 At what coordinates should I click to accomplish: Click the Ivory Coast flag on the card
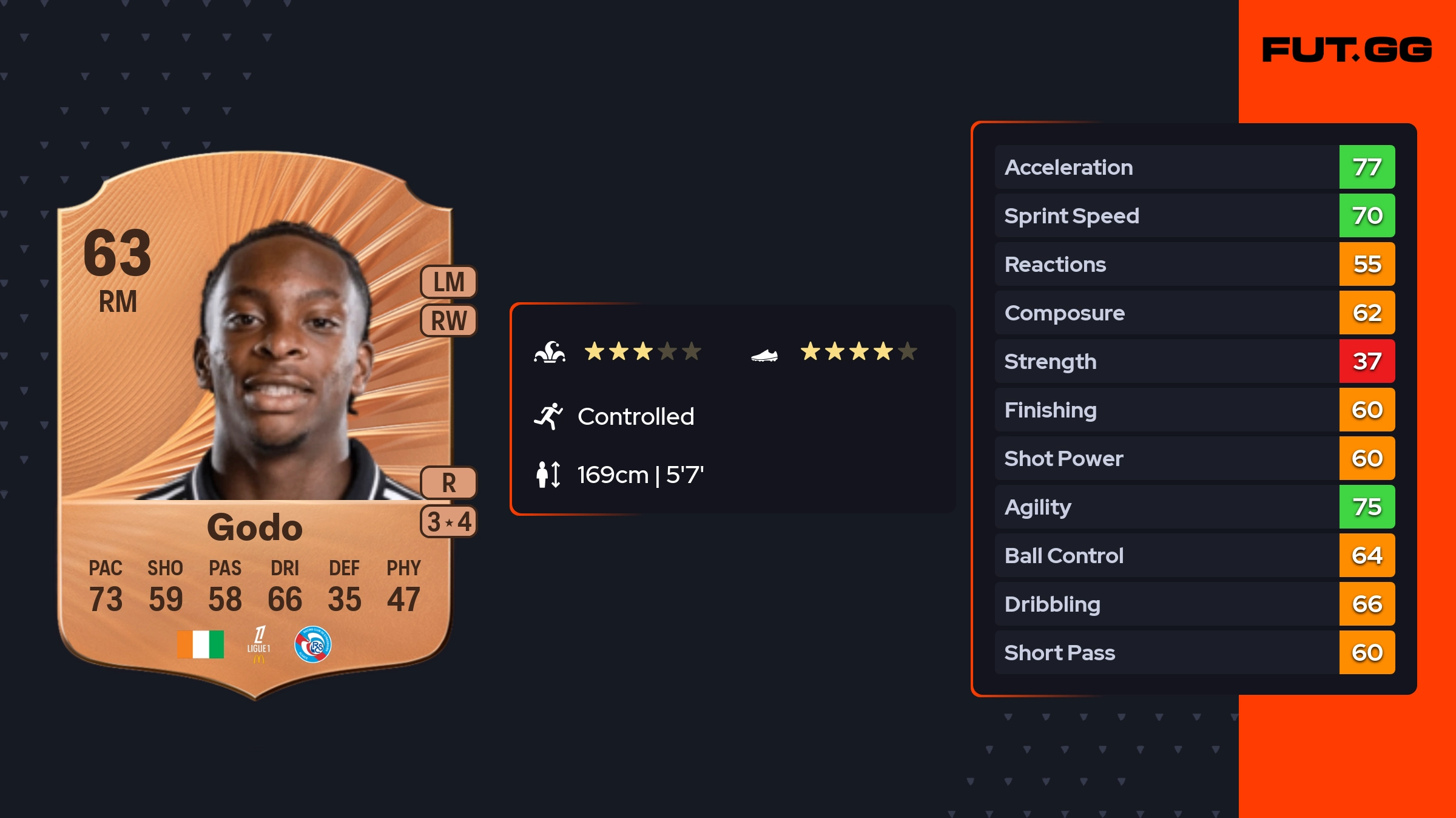[200, 644]
